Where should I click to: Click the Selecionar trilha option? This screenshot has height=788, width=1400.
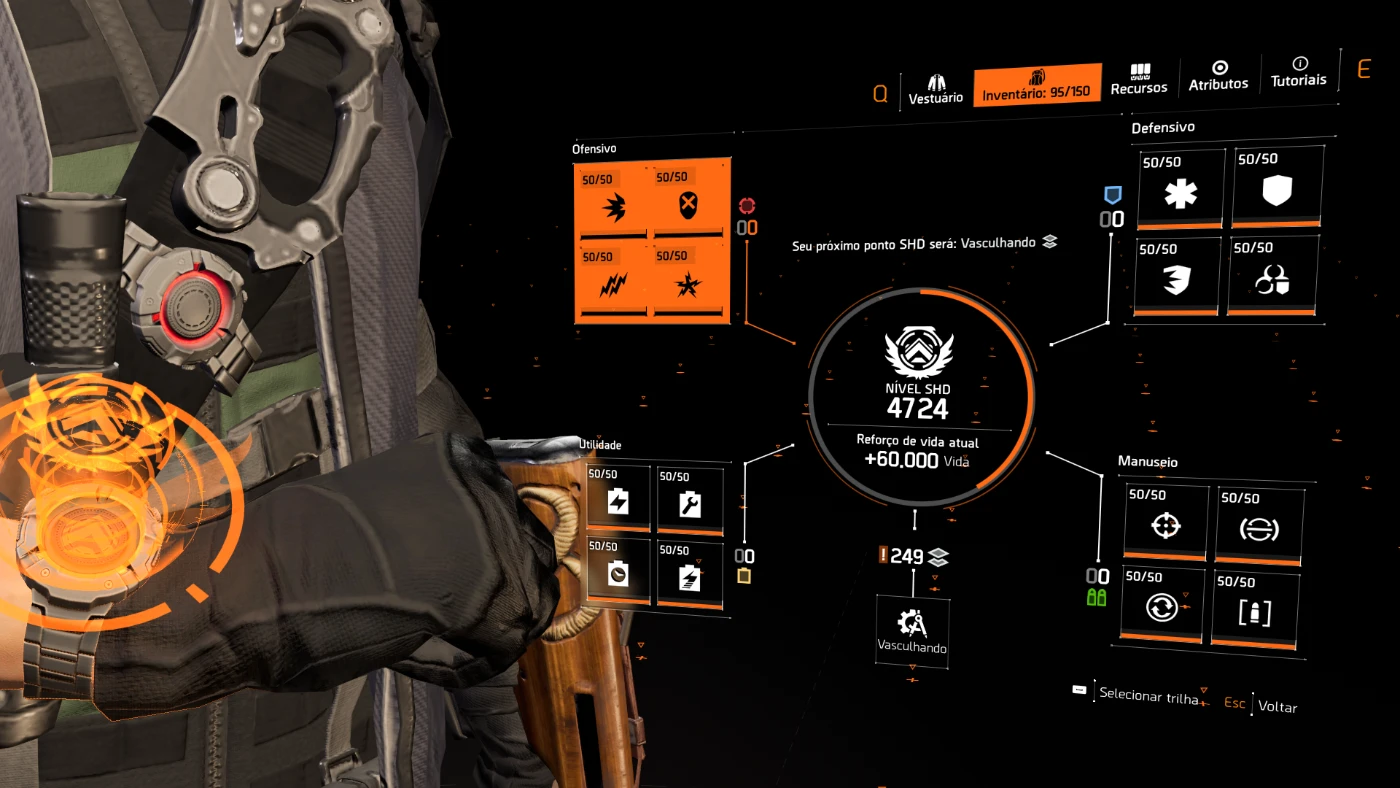click(1147, 694)
